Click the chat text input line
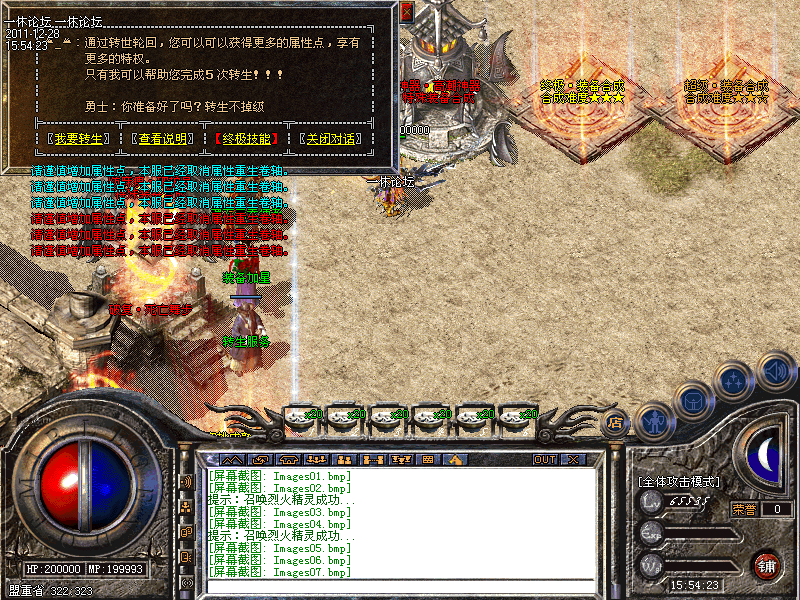The height and width of the screenshot is (600, 800). pos(400,586)
